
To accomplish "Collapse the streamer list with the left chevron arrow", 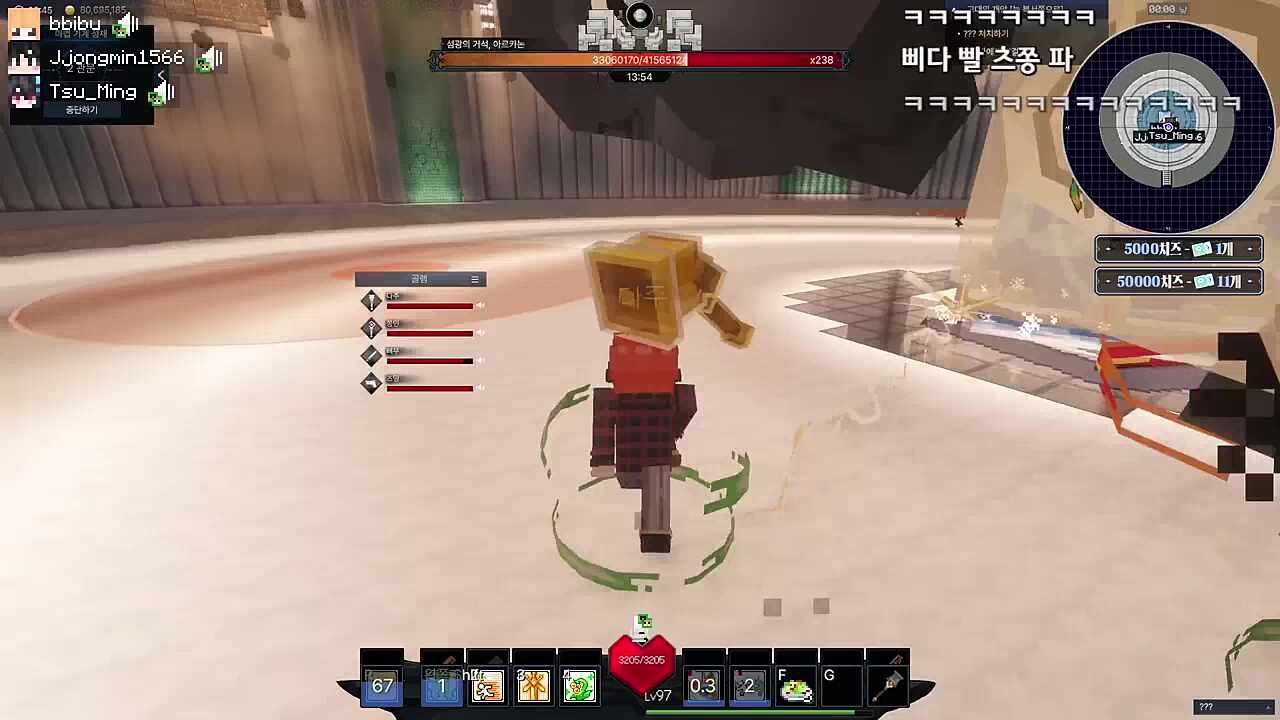I will pos(162,75).
